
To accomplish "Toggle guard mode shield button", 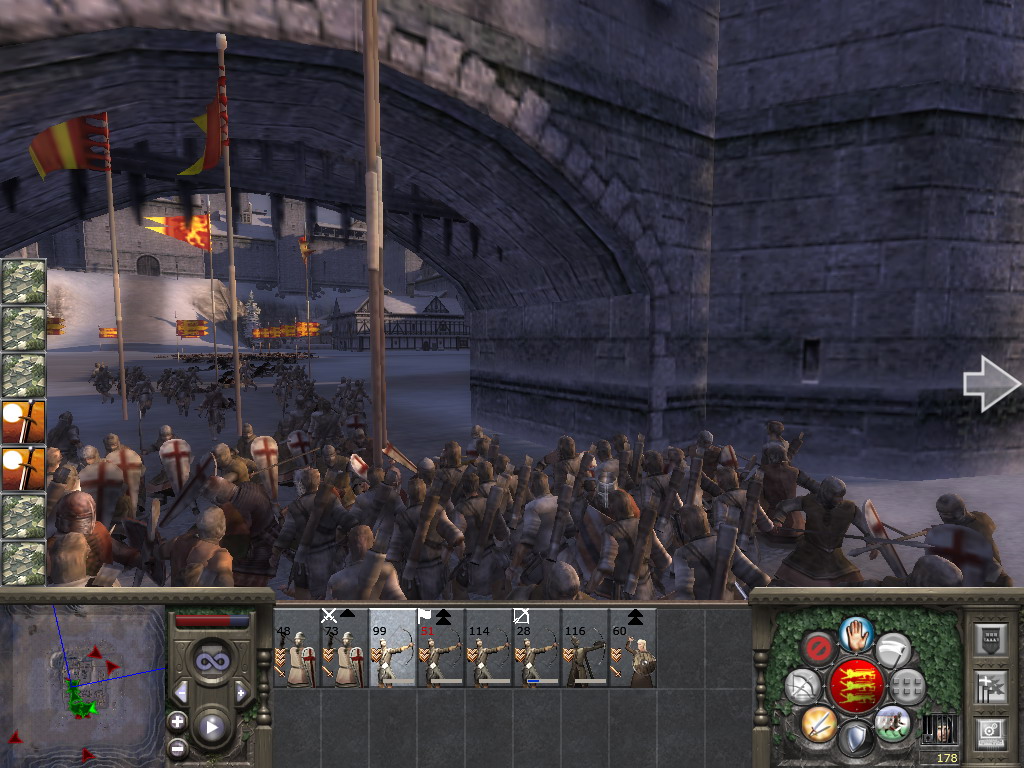I will [x=856, y=739].
